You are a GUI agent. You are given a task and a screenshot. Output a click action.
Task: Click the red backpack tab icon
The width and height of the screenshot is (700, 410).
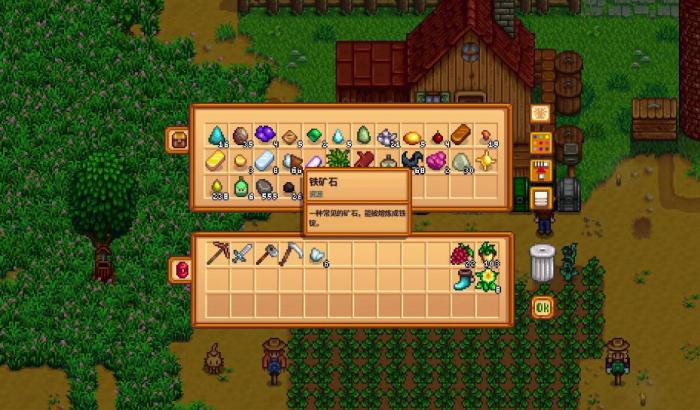coord(181,269)
